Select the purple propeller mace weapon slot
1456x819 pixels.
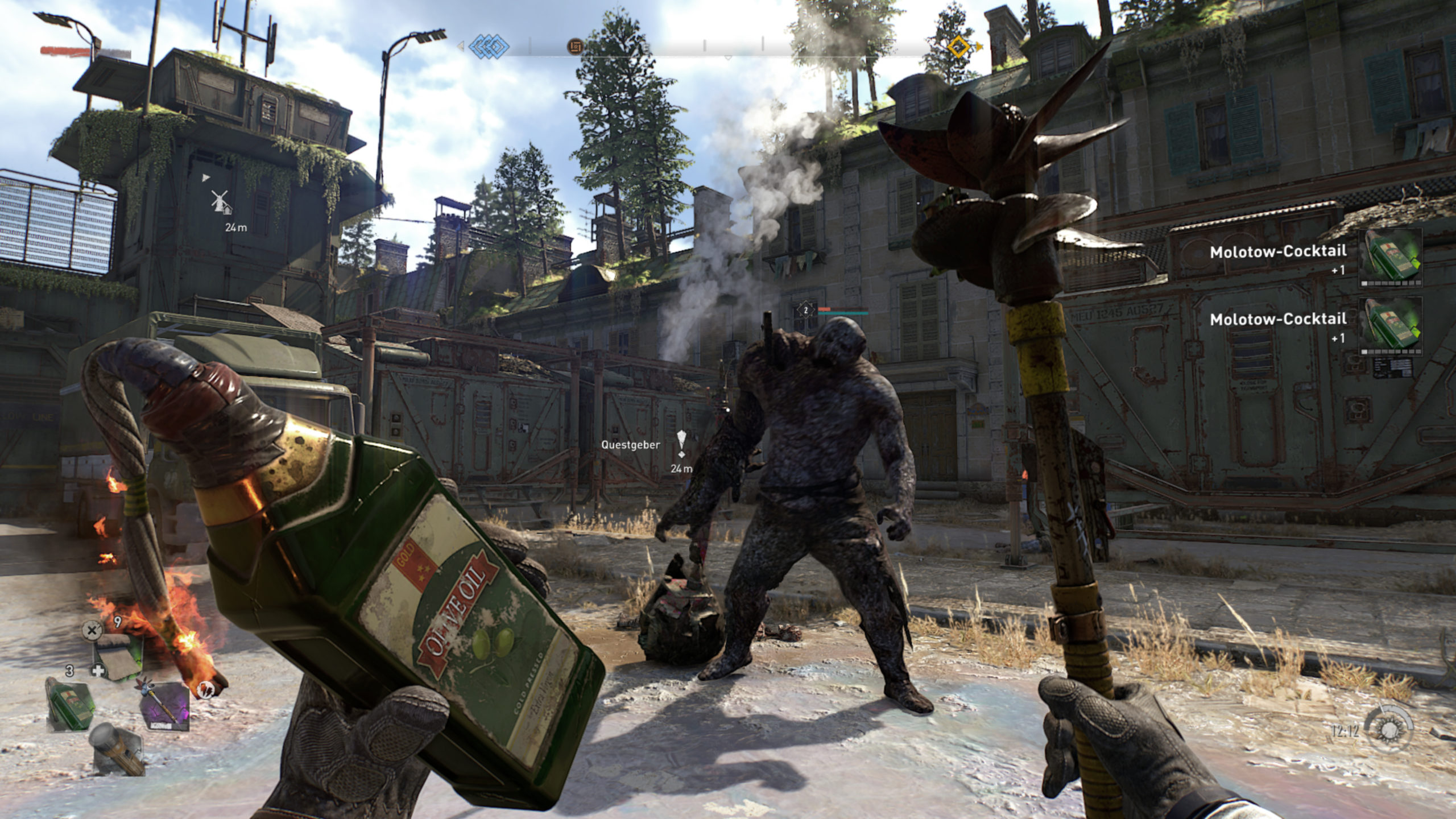coord(165,704)
